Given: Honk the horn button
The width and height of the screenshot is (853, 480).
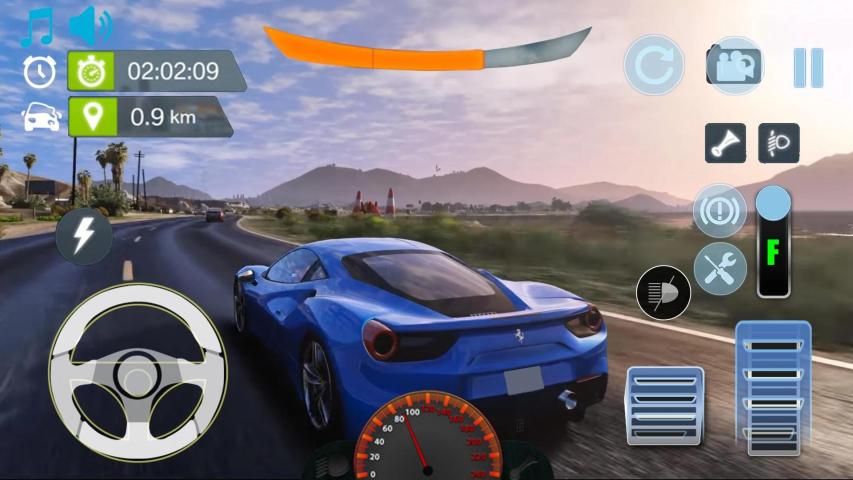Looking at the screenshot, I should point(725,143).
